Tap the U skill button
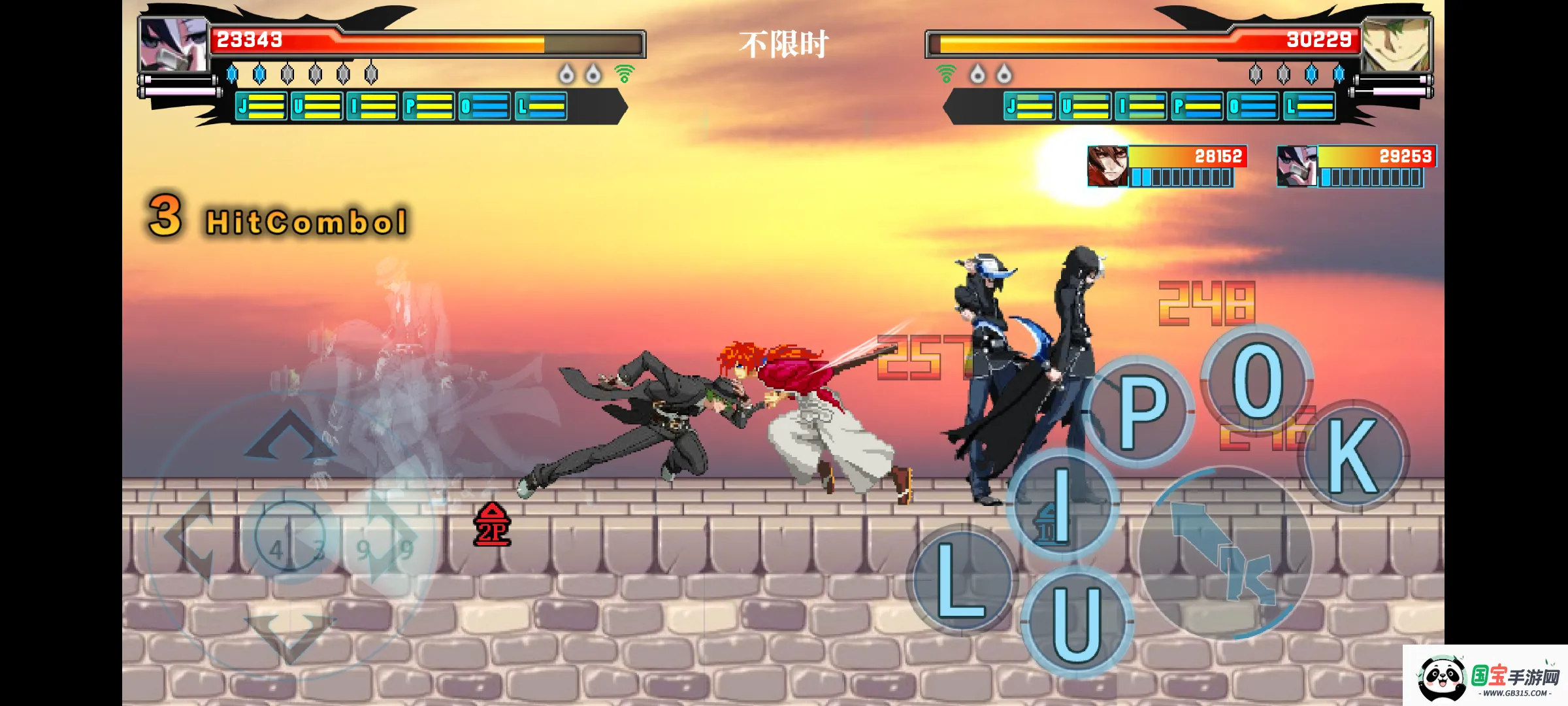 [x=1077, y=622]
